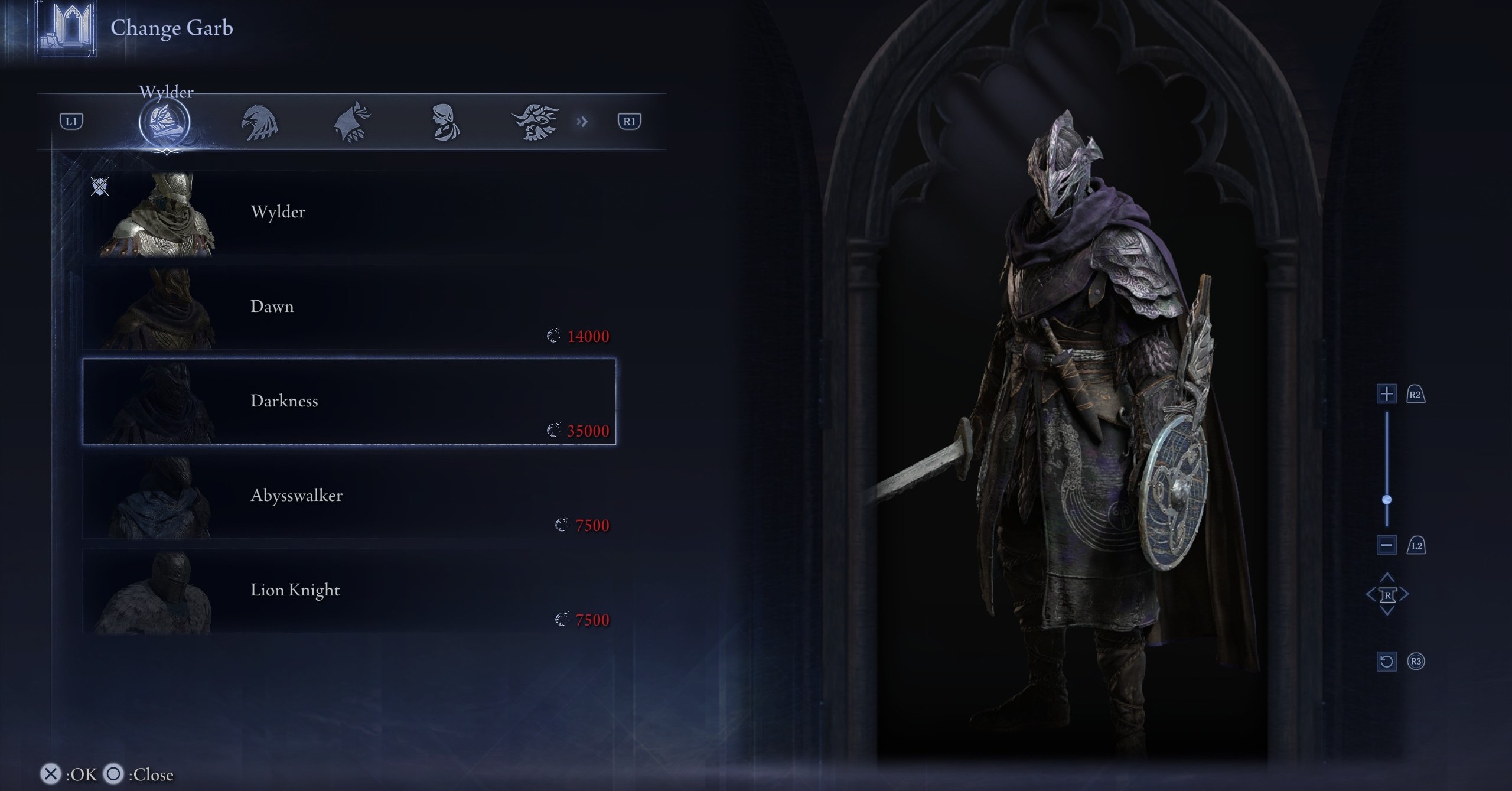This screenshot has width=1512, height=791.
Task: Switch to the Wylder helmet character tab
Action: pos(164,122)
